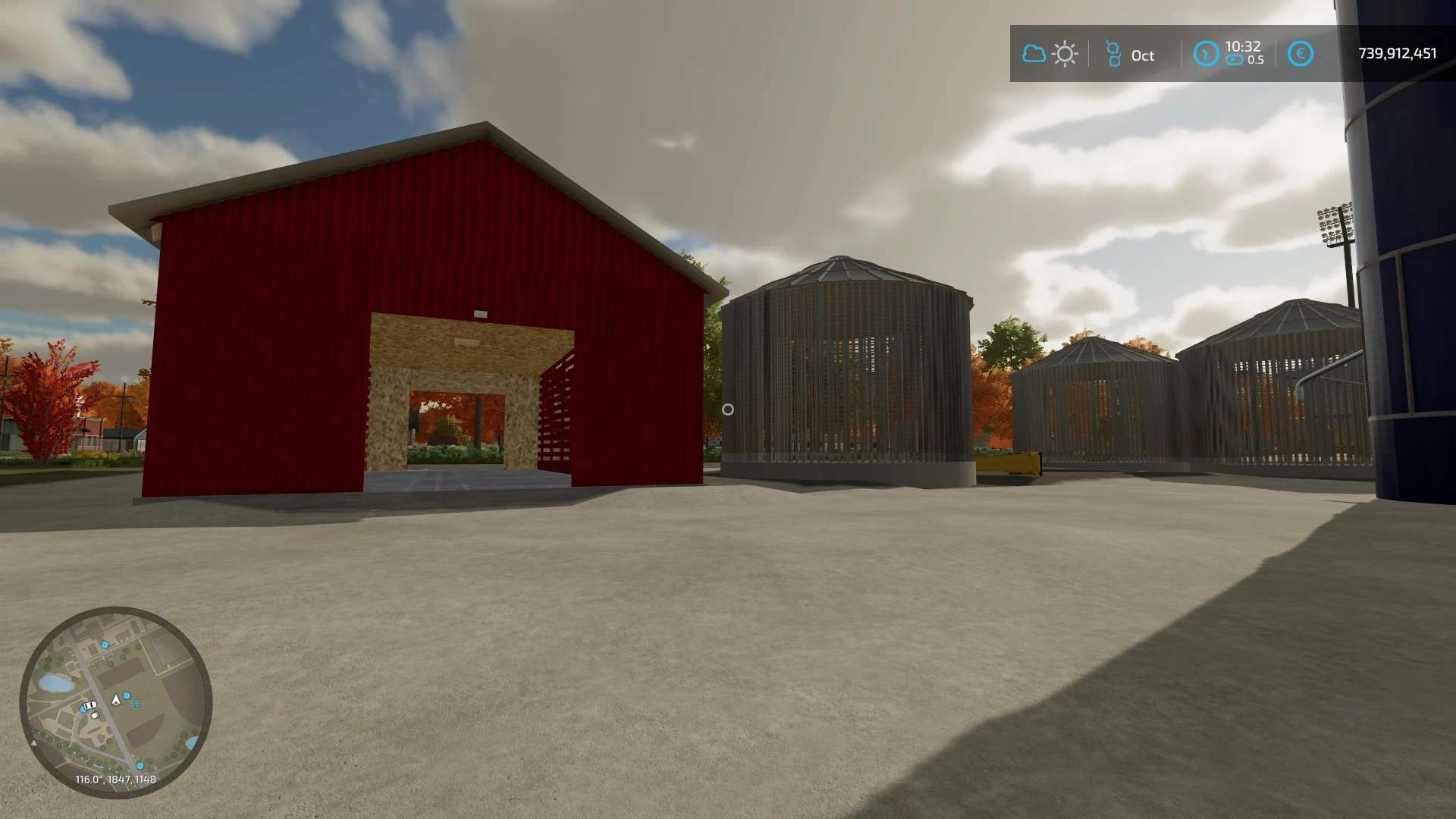The image size is (1456, 819).
Task: Click the coordinates text 116.0°, 1847, 1148
Action: pos(116,778)
